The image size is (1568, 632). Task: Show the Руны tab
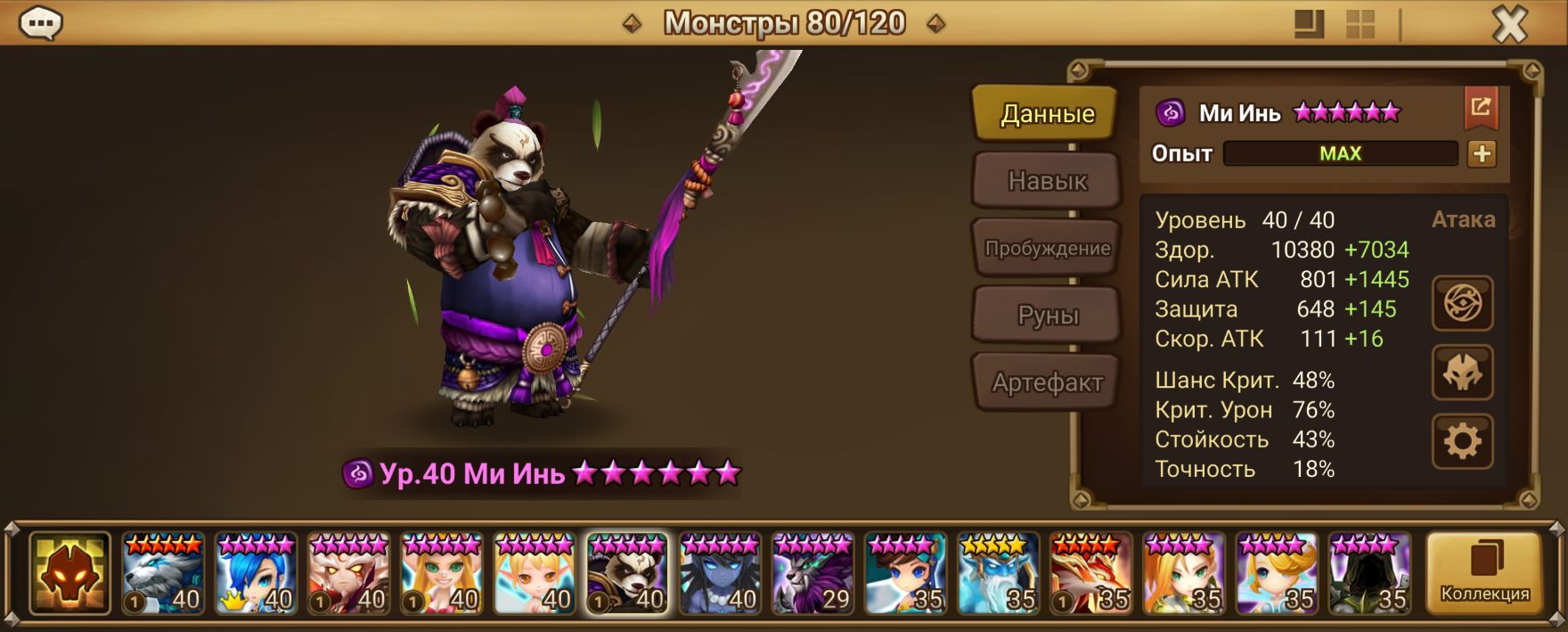click(x=1047, y=316)
